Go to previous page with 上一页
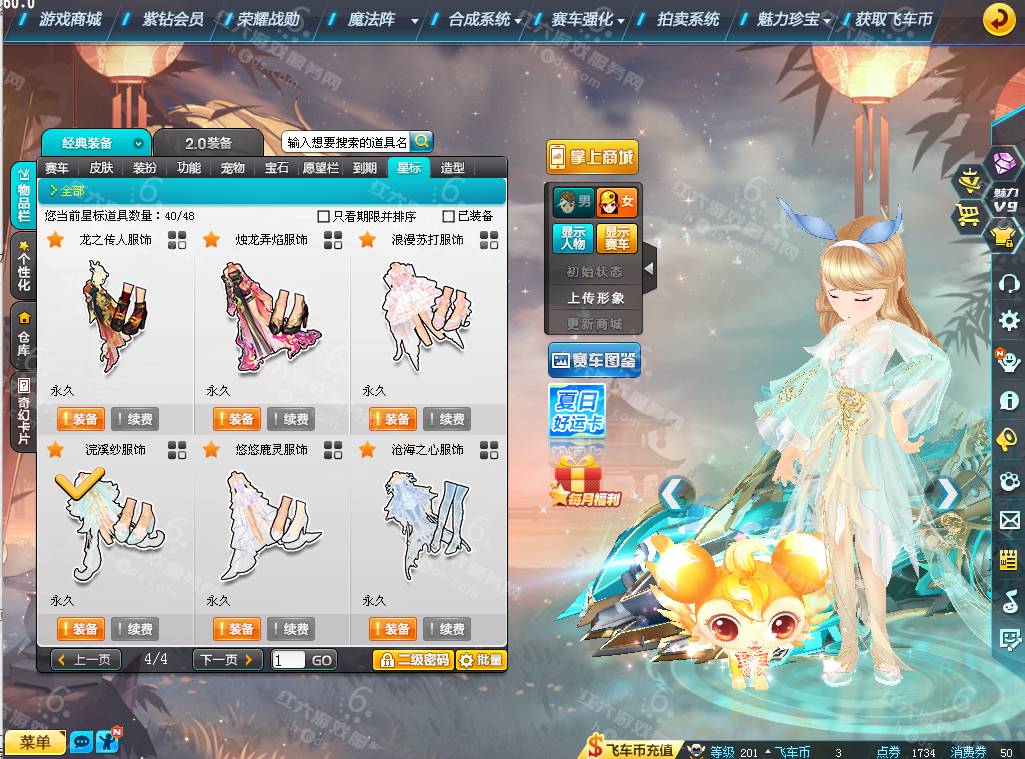This screenshot has height=759, width=1025. (86, 660)
